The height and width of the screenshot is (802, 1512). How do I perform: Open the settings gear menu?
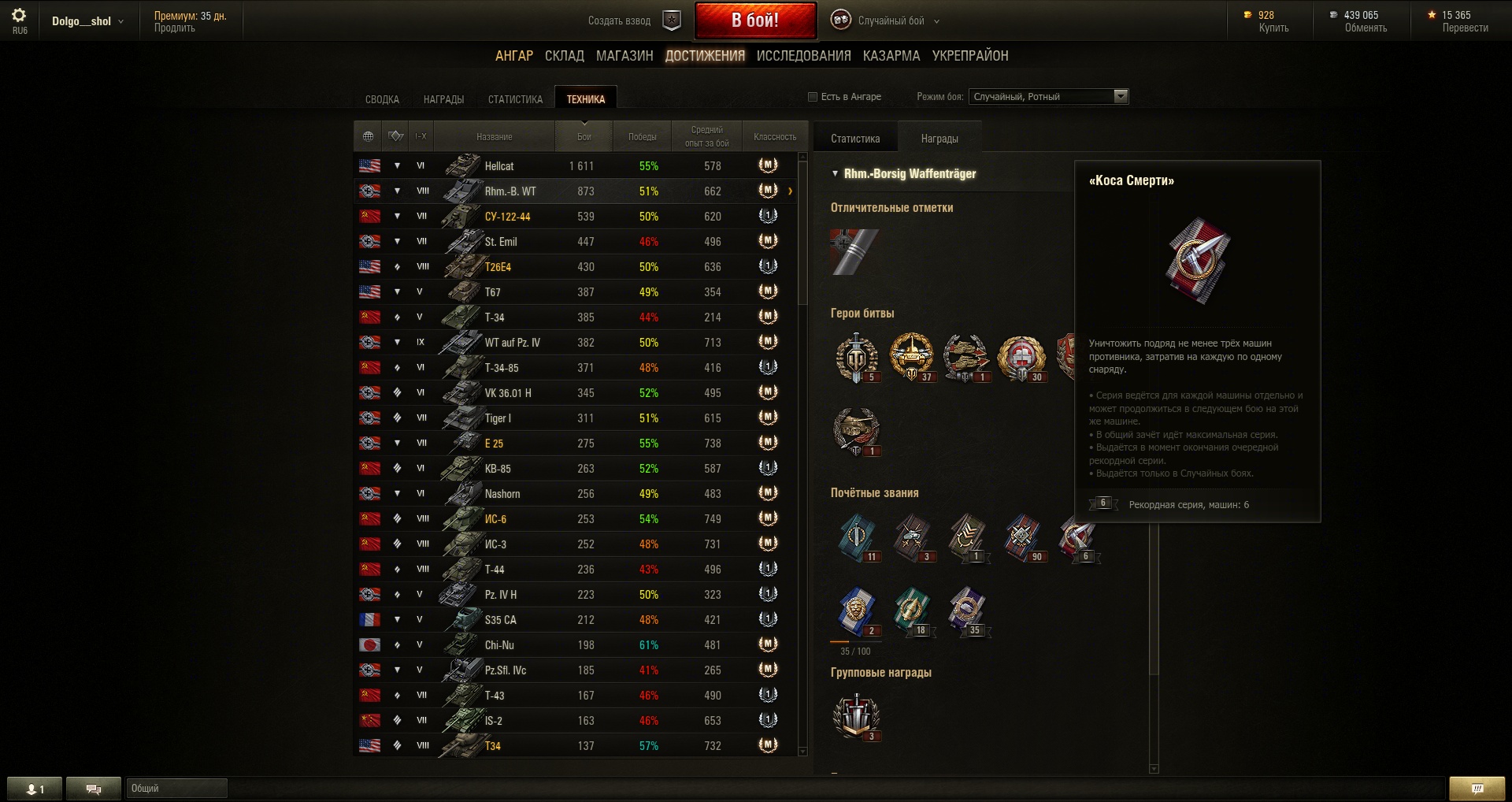coord(20,16)
